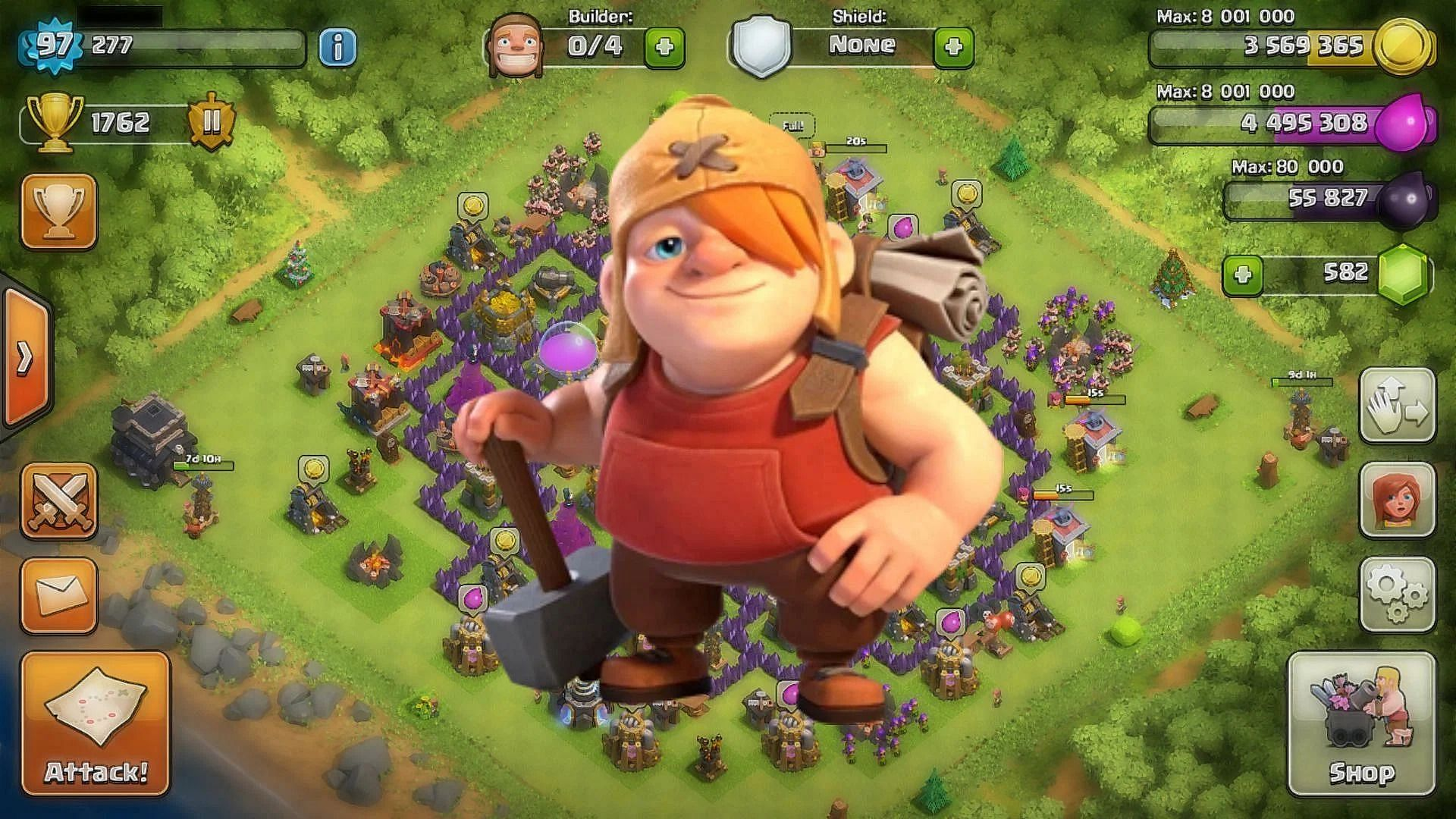The image size is (1456, 819).
Task: Open the settings gears button
Action: [1397, 594]
